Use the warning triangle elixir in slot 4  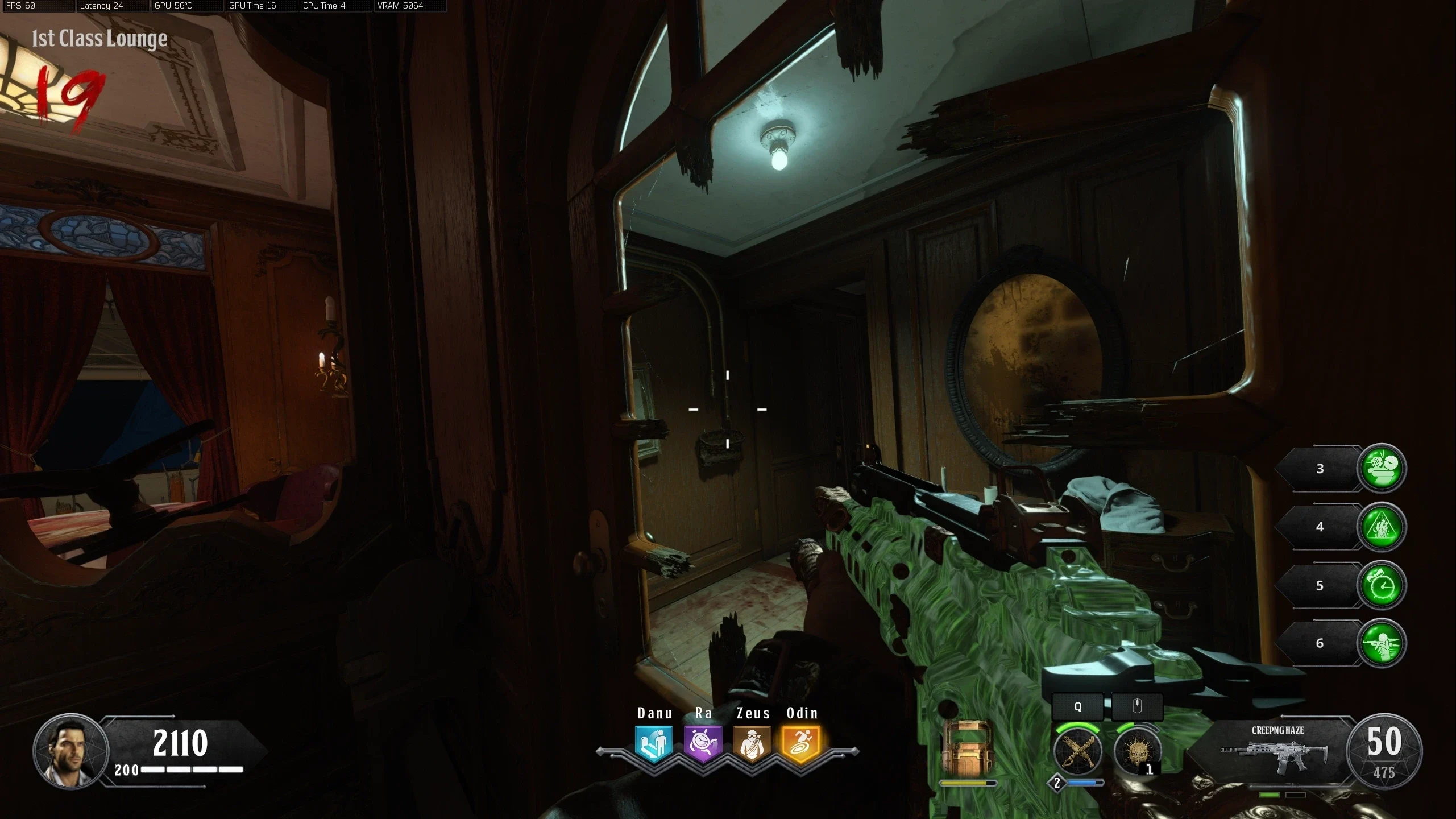(1382, 527)
